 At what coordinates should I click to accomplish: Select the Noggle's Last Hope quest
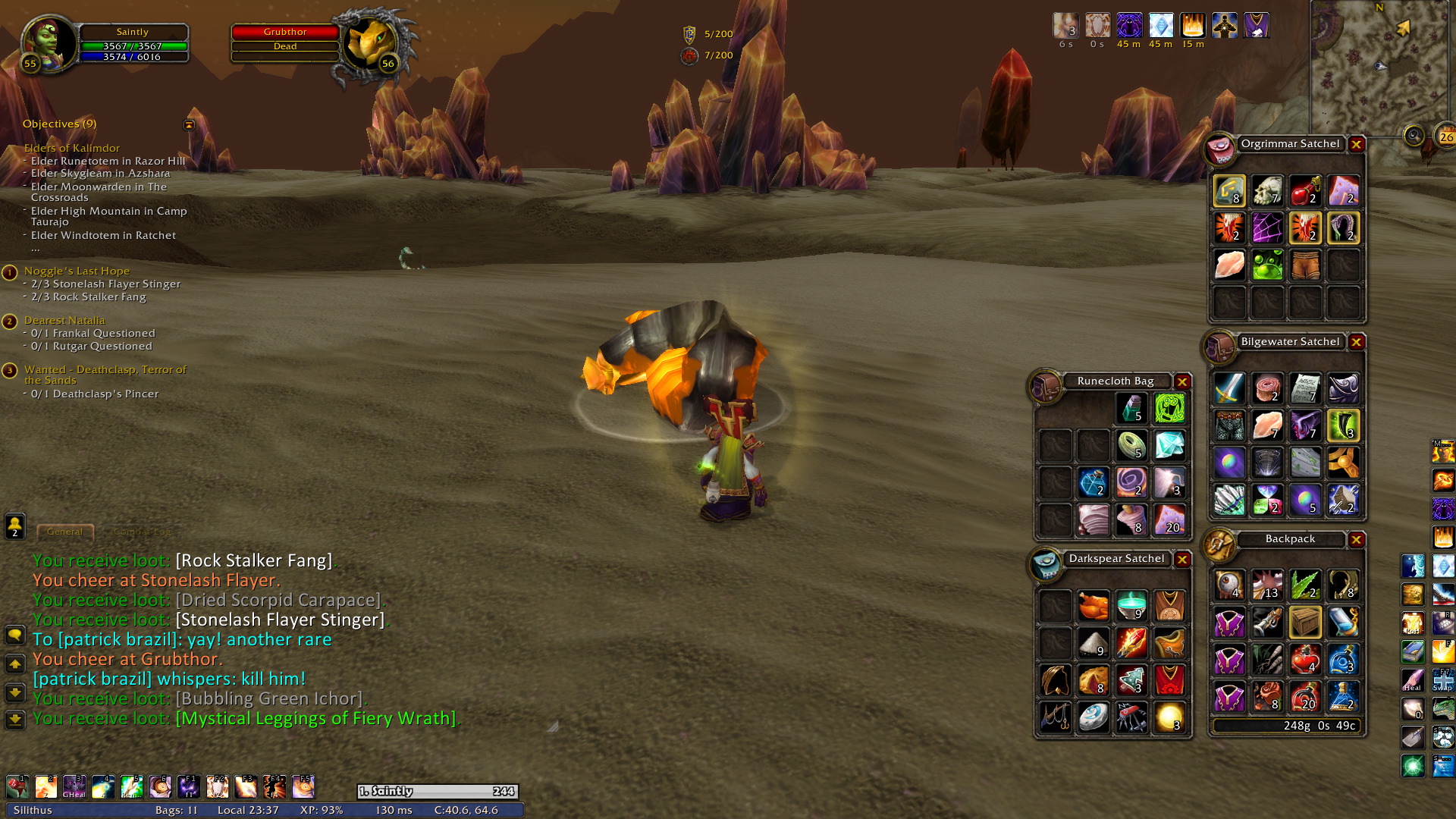coord(77,271)
